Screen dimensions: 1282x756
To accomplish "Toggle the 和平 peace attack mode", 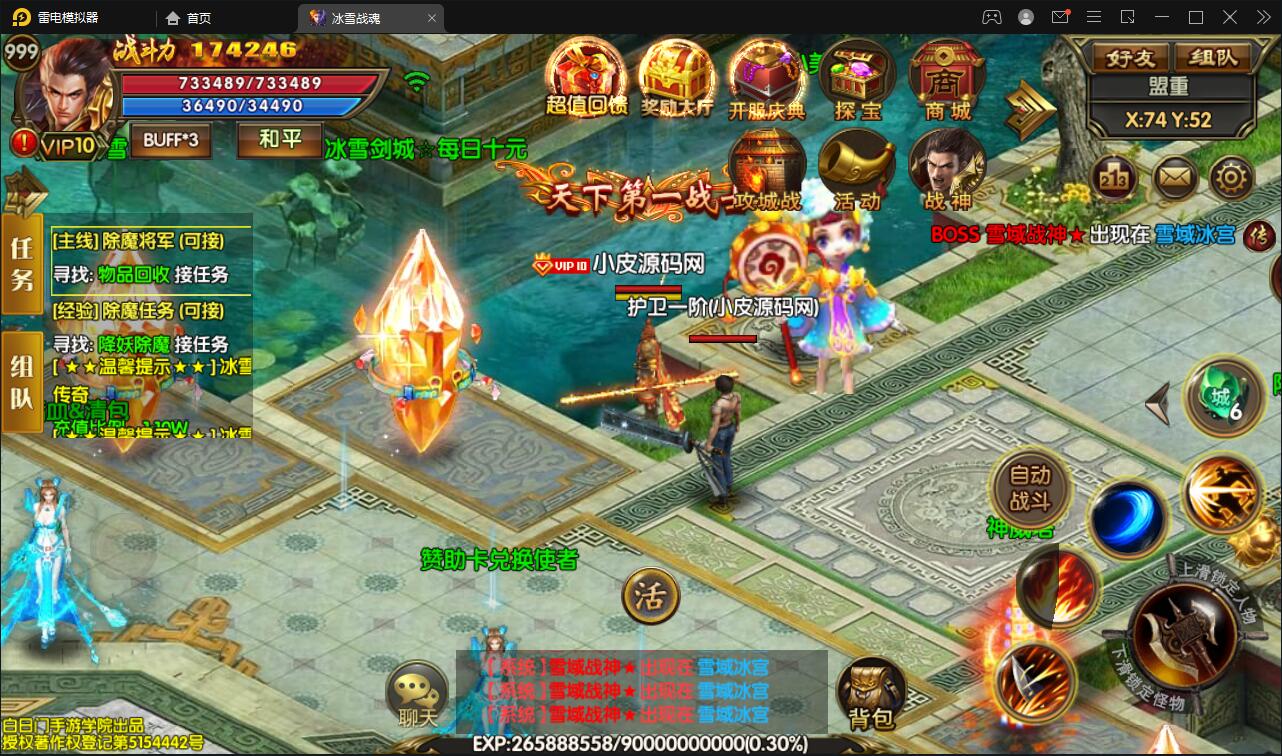I will pyautogui.click(x=278, y=141).
